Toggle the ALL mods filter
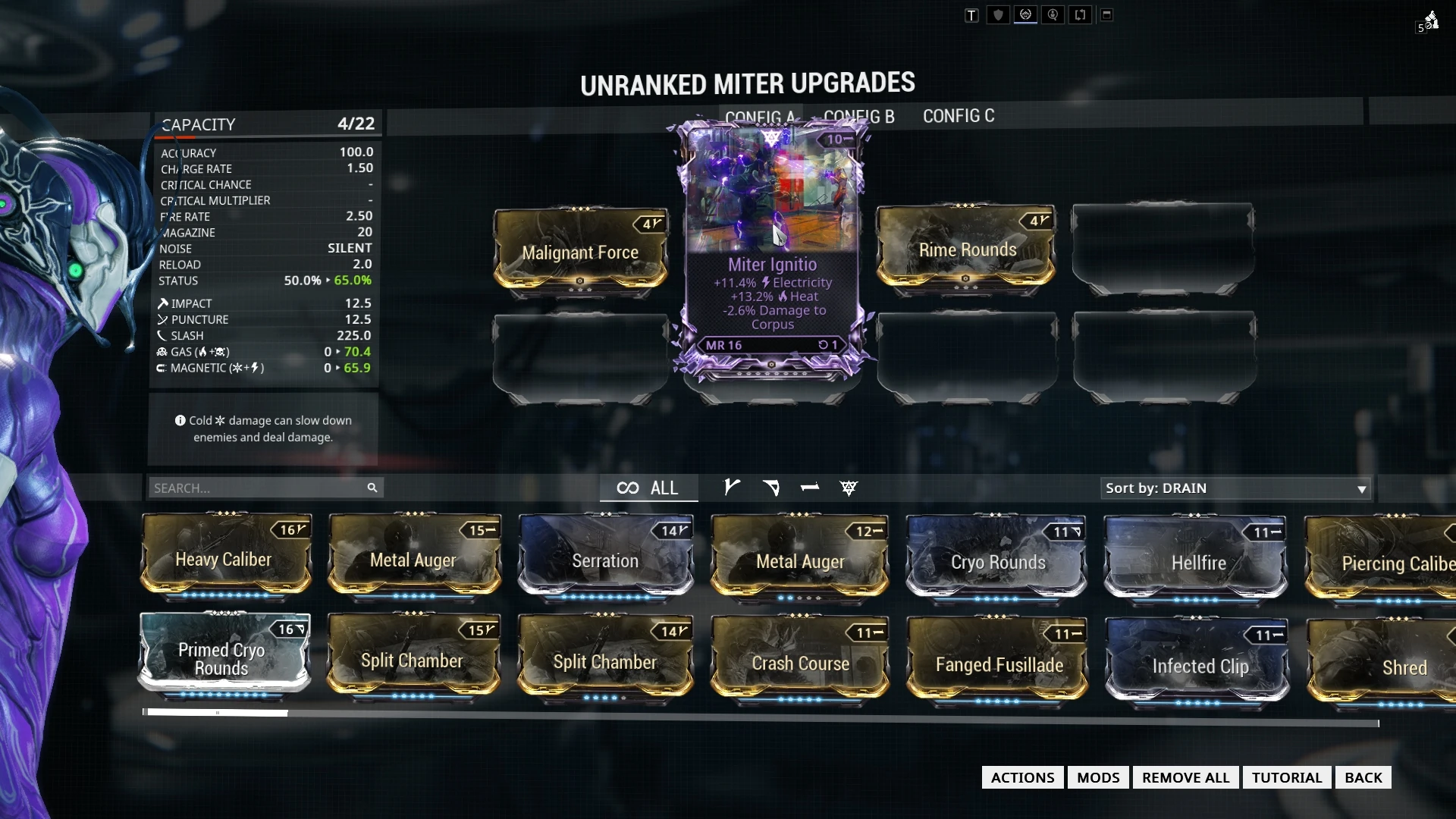The image size is (1456, 819). (x=649, y=488)
